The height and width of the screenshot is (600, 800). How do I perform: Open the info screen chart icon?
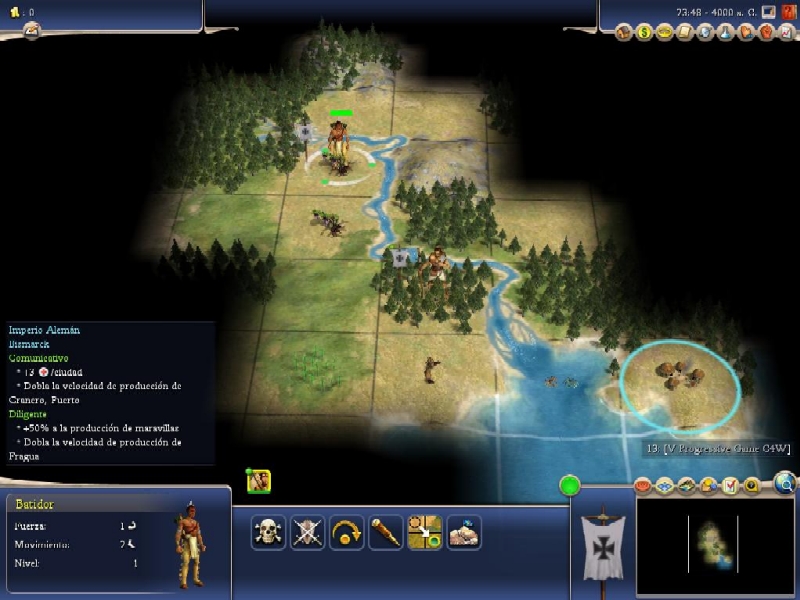pyautogui.click(x=785, y=32)
